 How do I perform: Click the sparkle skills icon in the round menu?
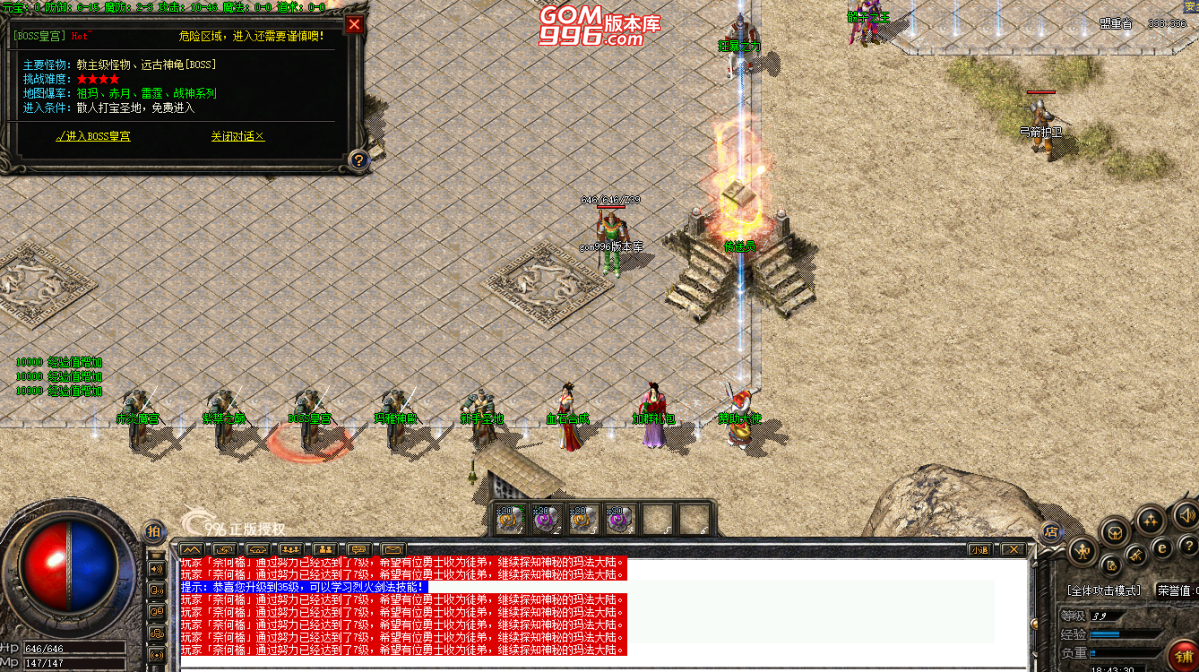(x=1149, y=519)
